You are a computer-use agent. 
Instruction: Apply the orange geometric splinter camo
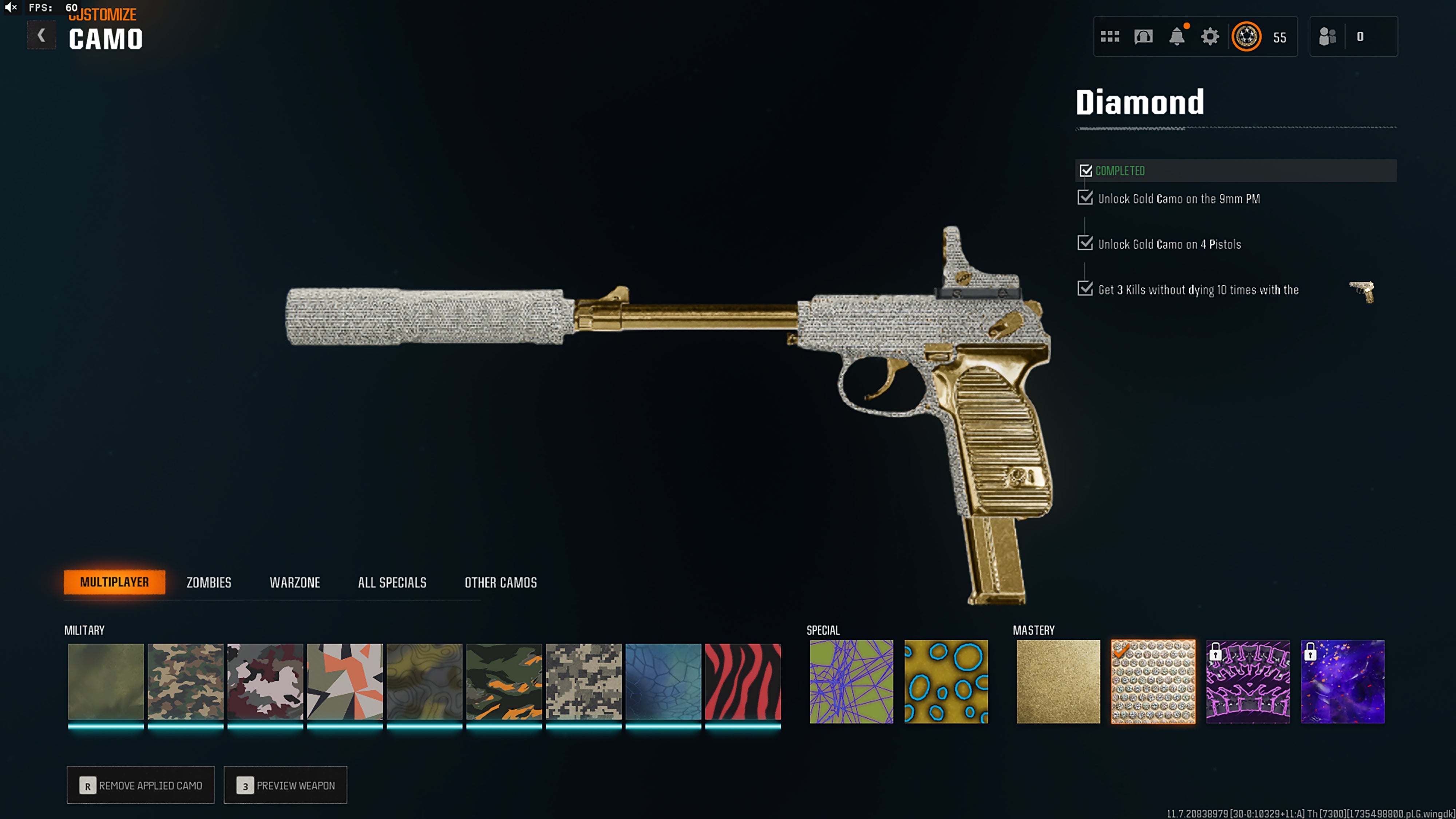[345, 681]
